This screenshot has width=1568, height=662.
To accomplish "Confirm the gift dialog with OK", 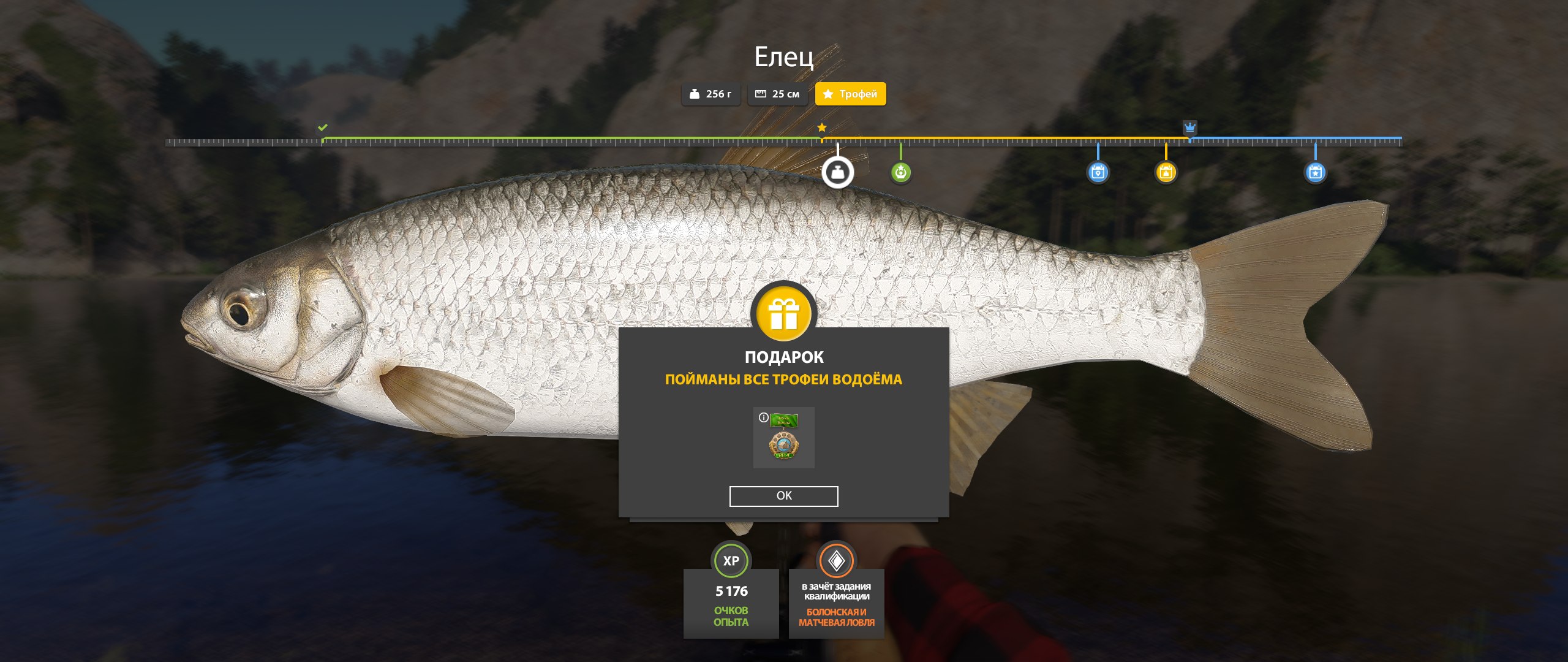I will click(x=783, y=496).
